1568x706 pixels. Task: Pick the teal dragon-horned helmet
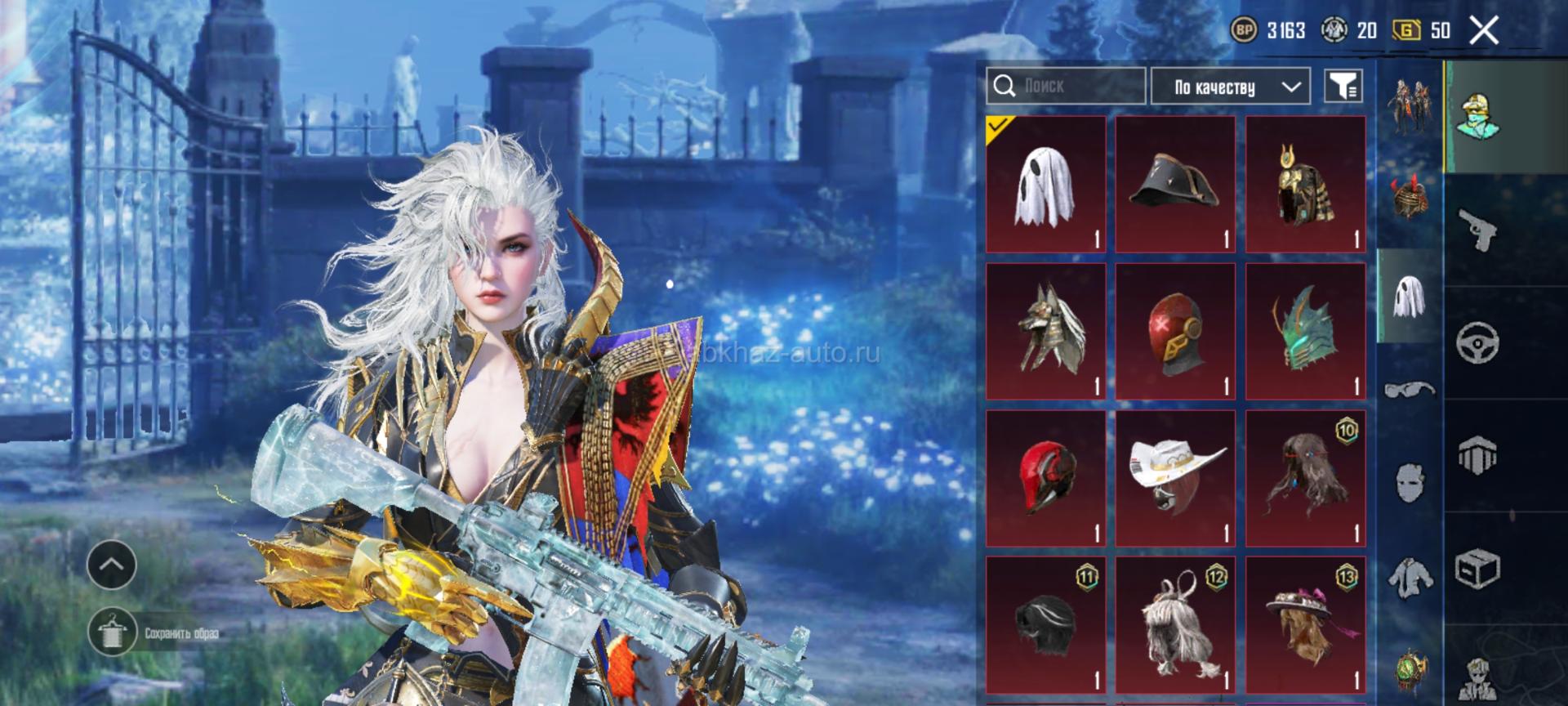click(1305, 332)
